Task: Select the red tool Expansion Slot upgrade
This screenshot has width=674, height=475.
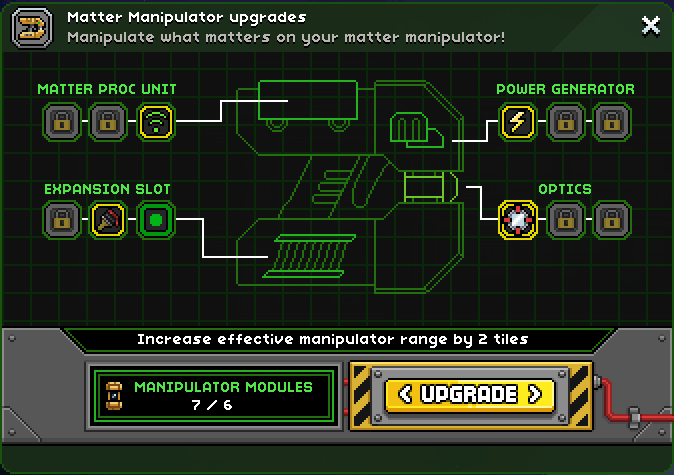Action: click(x=108, y=220)
